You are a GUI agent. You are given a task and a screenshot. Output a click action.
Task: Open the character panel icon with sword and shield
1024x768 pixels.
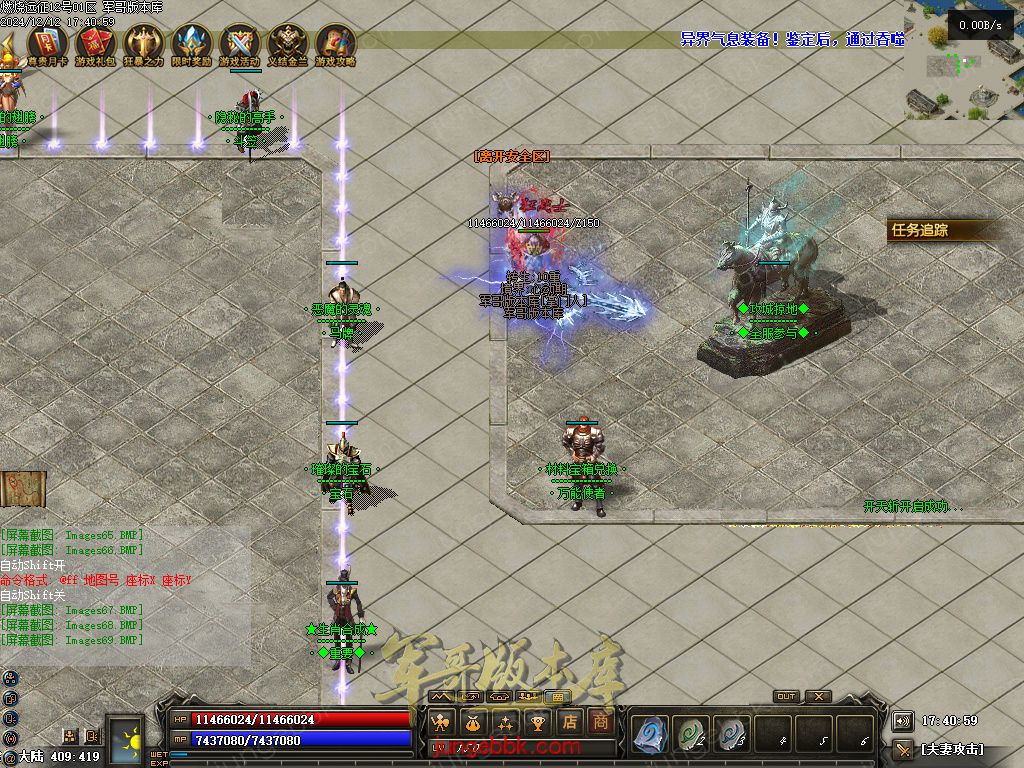pos(441,722)
